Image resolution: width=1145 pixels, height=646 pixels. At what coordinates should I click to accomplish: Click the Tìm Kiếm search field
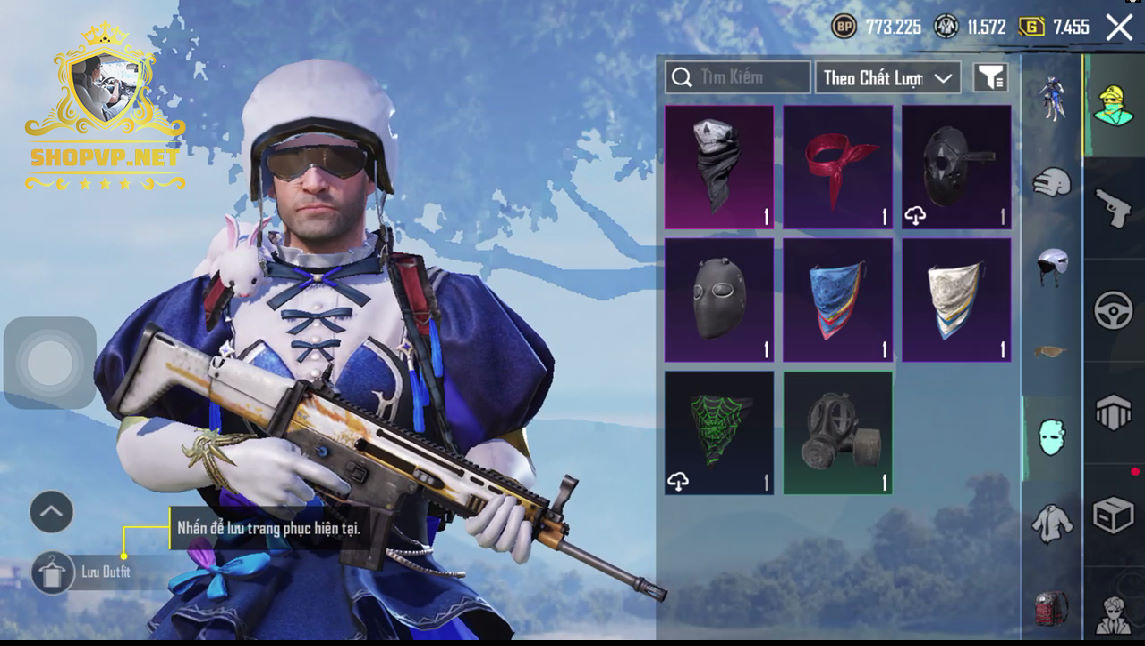[x=738, y=77]
